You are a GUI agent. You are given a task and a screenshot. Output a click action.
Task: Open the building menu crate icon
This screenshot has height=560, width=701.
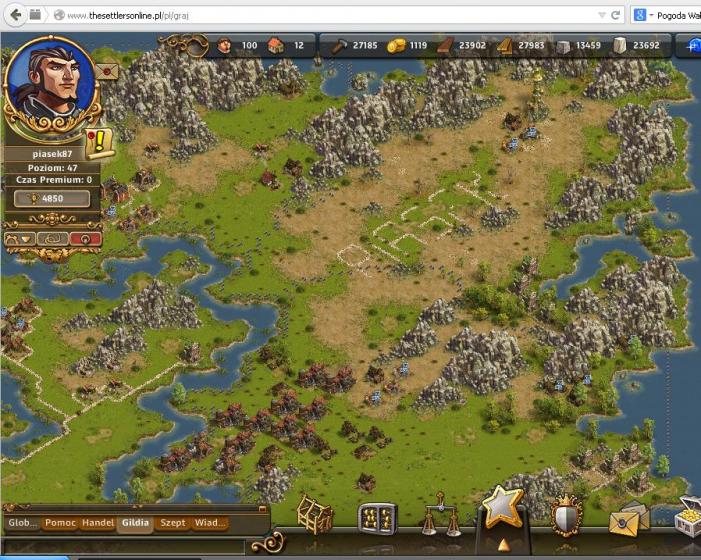click(315, 515)
